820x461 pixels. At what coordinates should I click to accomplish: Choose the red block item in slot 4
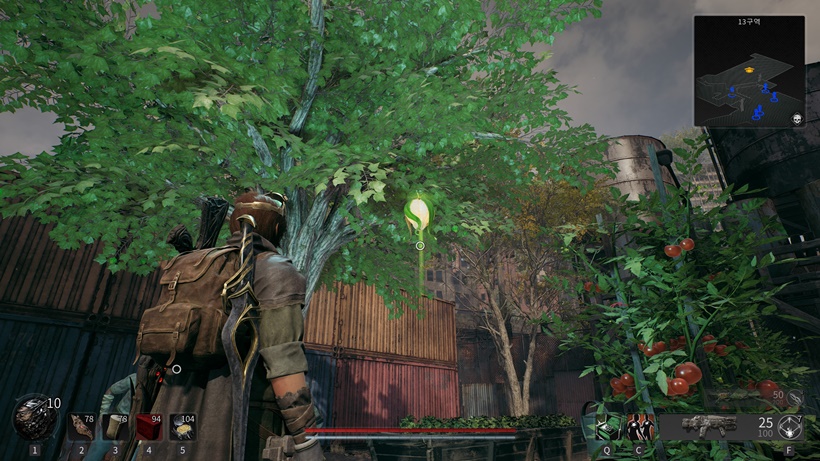(149, 427)
